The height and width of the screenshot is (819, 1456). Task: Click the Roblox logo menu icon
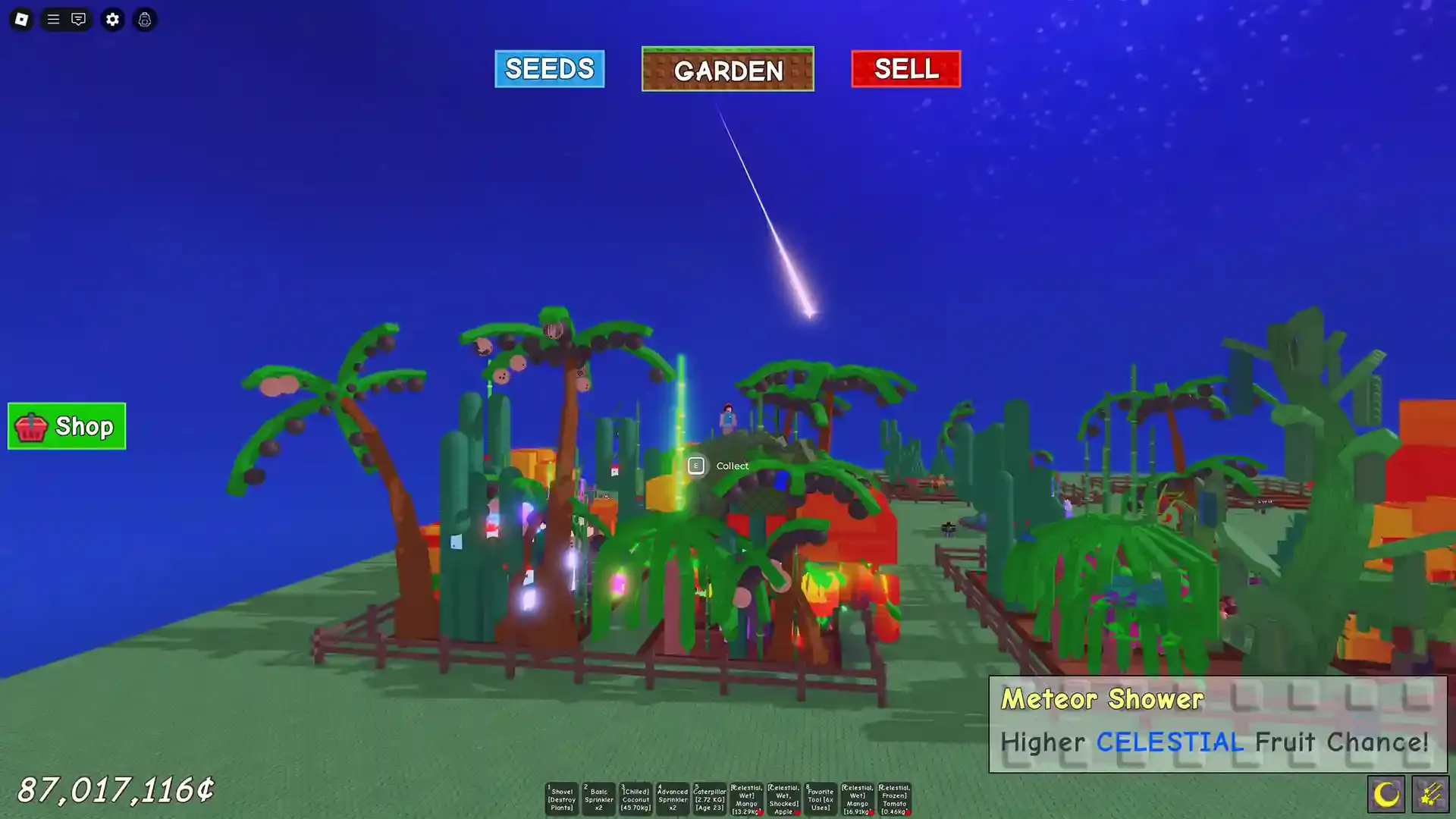point(21,20)
